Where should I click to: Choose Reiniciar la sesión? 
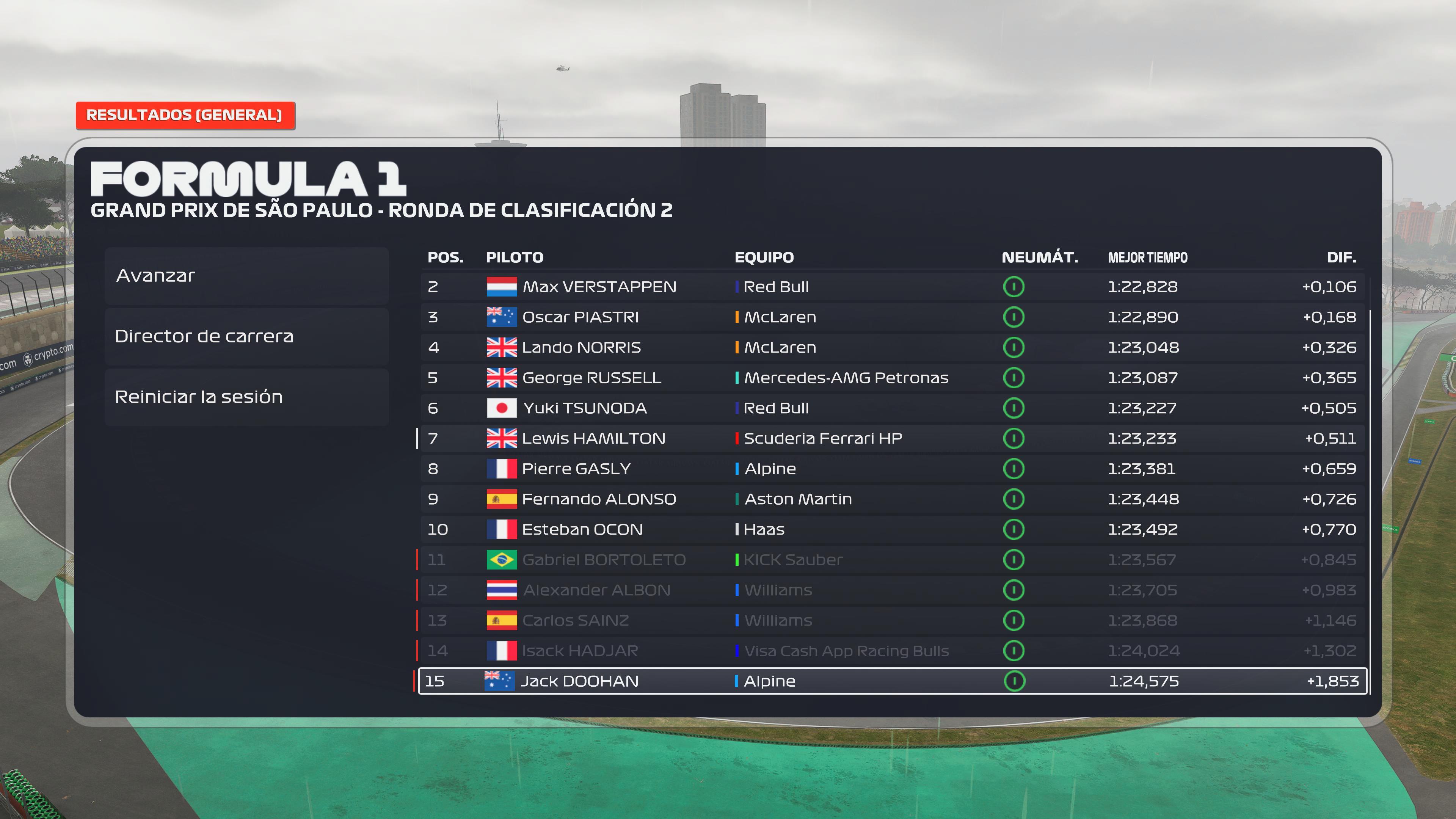click(246, 397)
